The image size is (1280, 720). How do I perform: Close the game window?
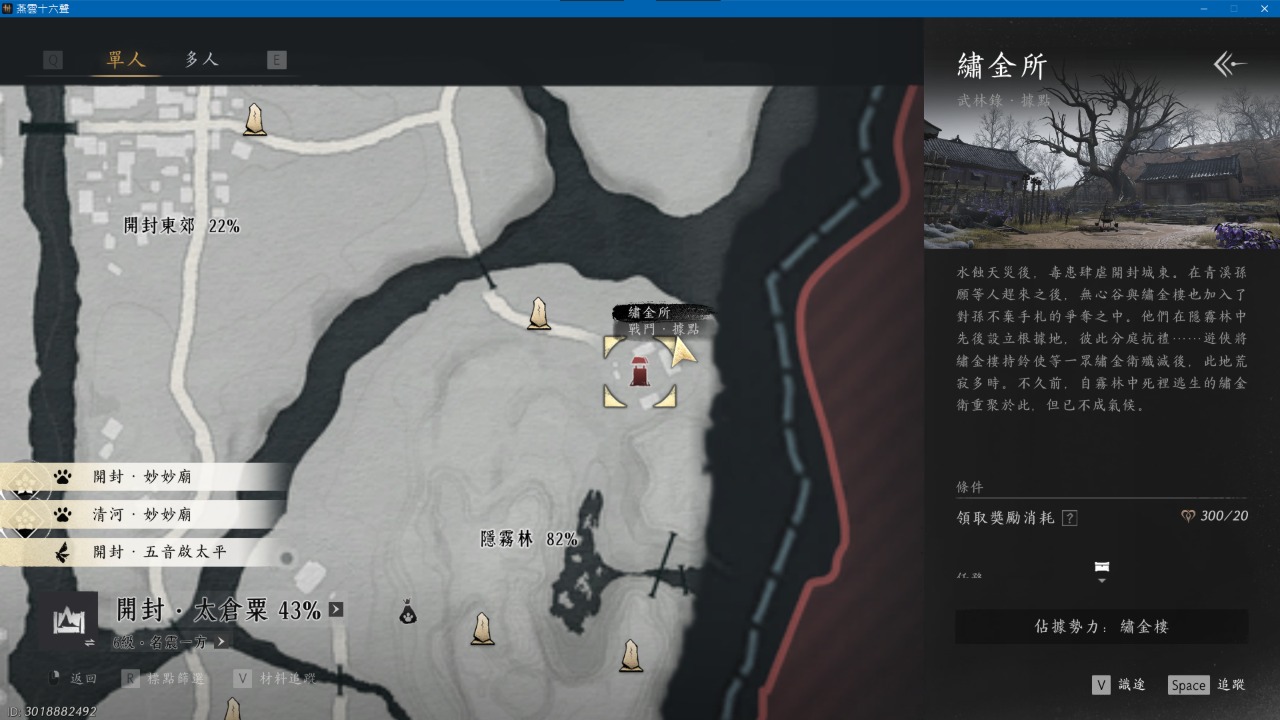[1261, 8]
